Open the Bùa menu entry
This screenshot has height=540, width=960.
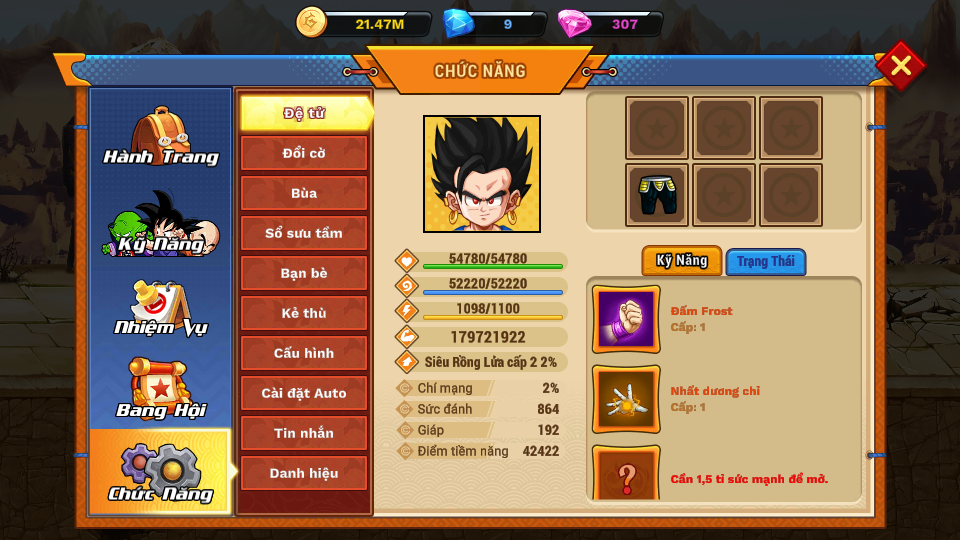click(304, 193)
